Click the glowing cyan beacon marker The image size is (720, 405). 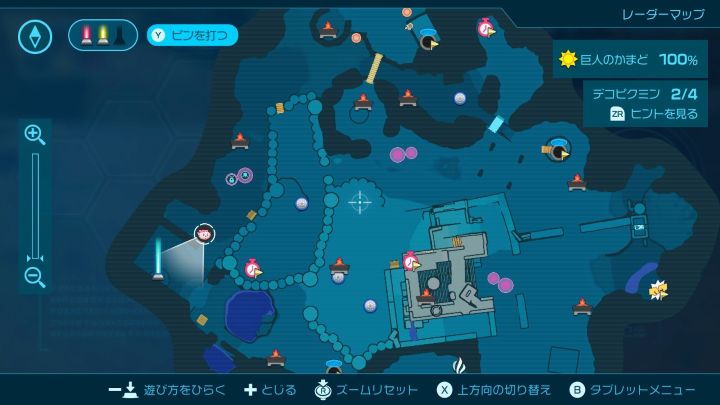tap(157, 257)
